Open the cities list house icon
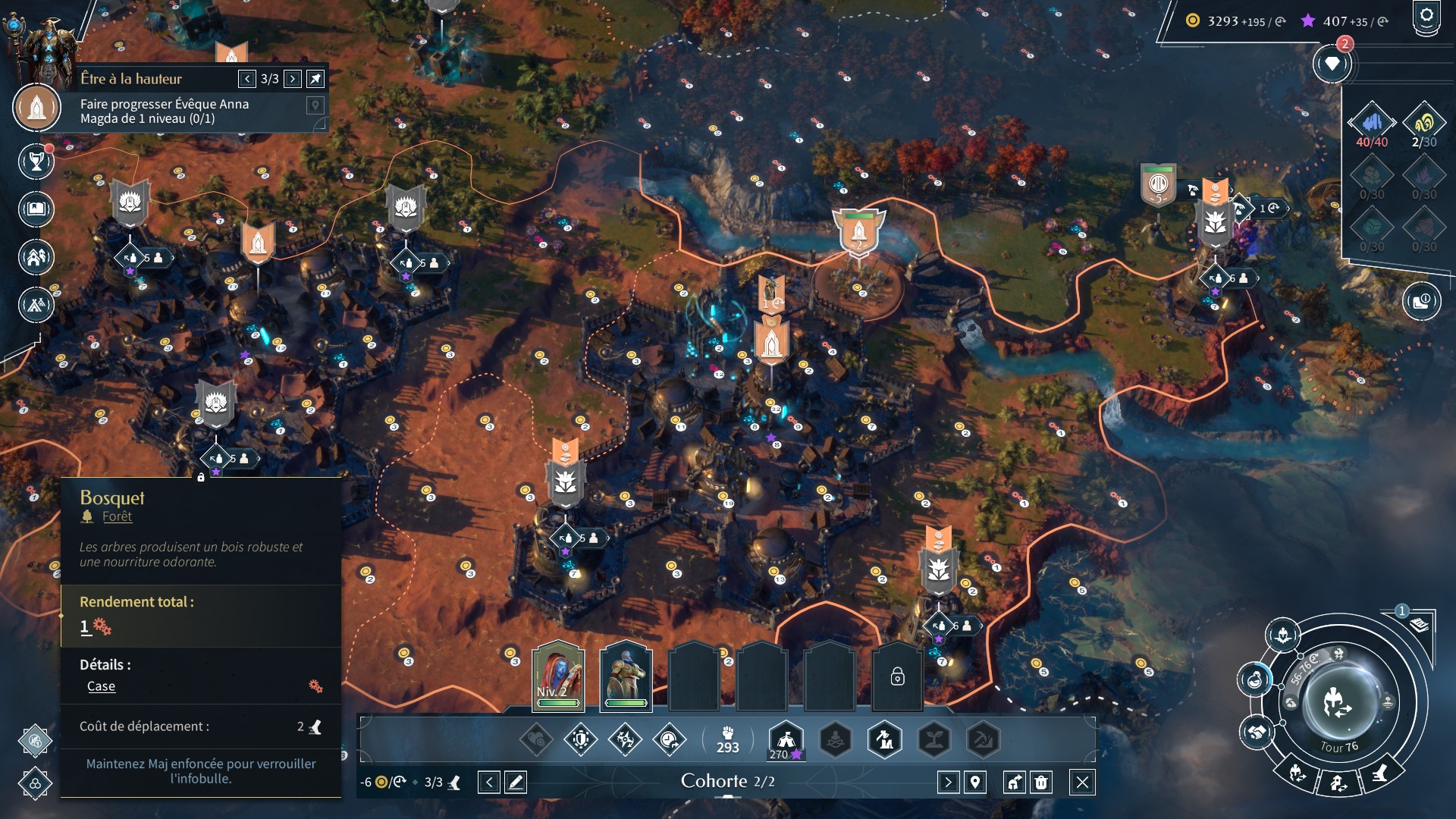This screenshot has height=819, width=1456. pyautogui.click(x=36, y=257)
